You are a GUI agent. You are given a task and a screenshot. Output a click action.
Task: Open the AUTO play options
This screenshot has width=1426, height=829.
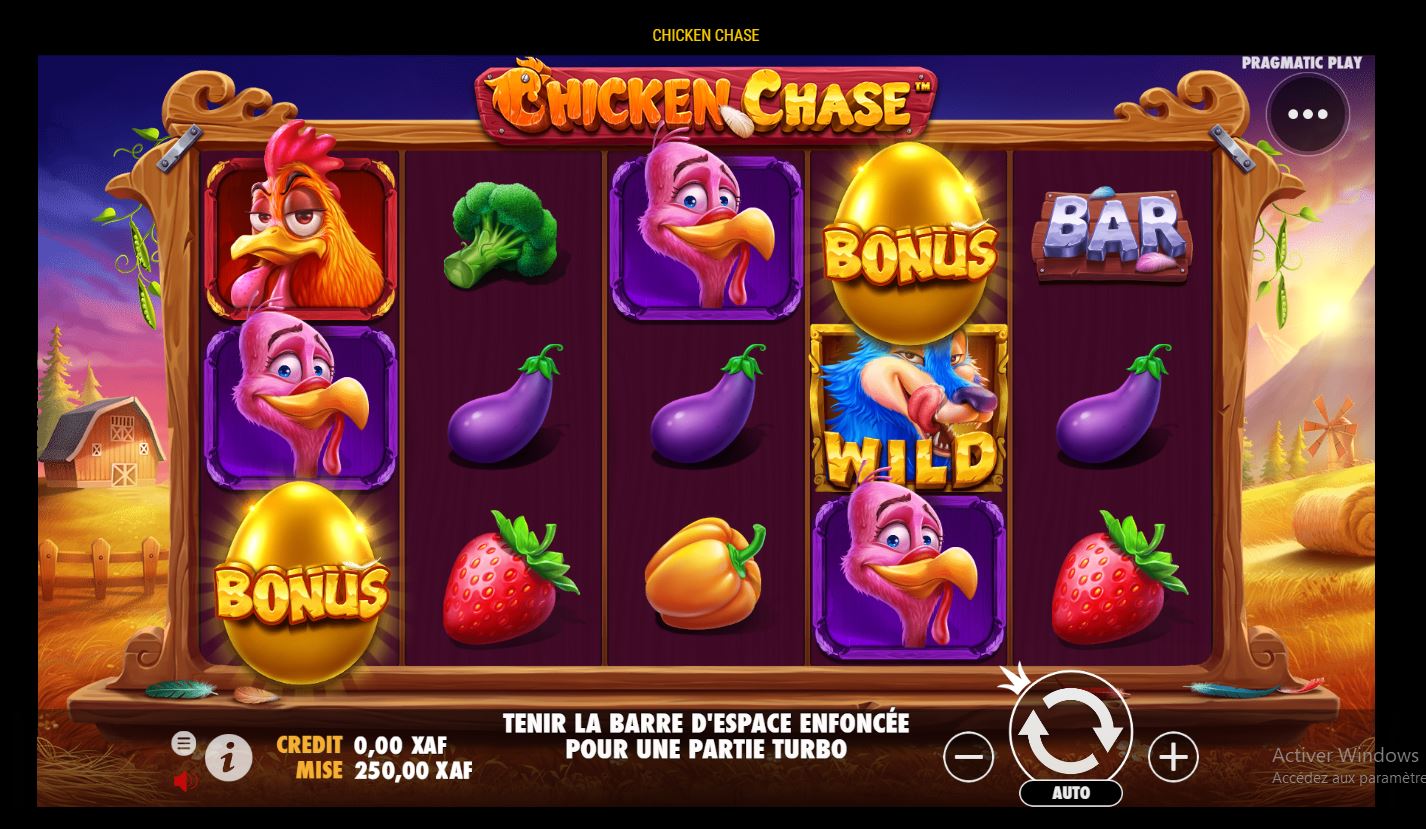[1070, 793]
